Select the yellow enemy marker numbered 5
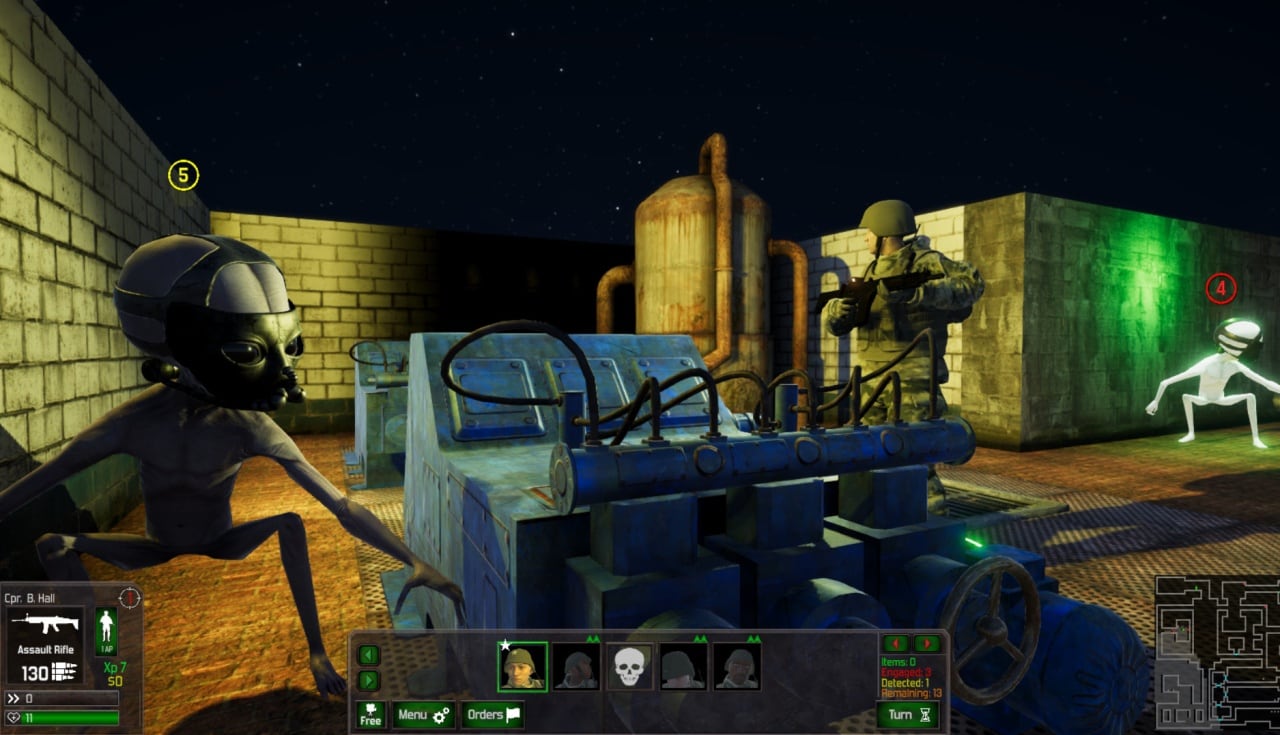This screenshot has height=735, width=1280. click(183, 176)
